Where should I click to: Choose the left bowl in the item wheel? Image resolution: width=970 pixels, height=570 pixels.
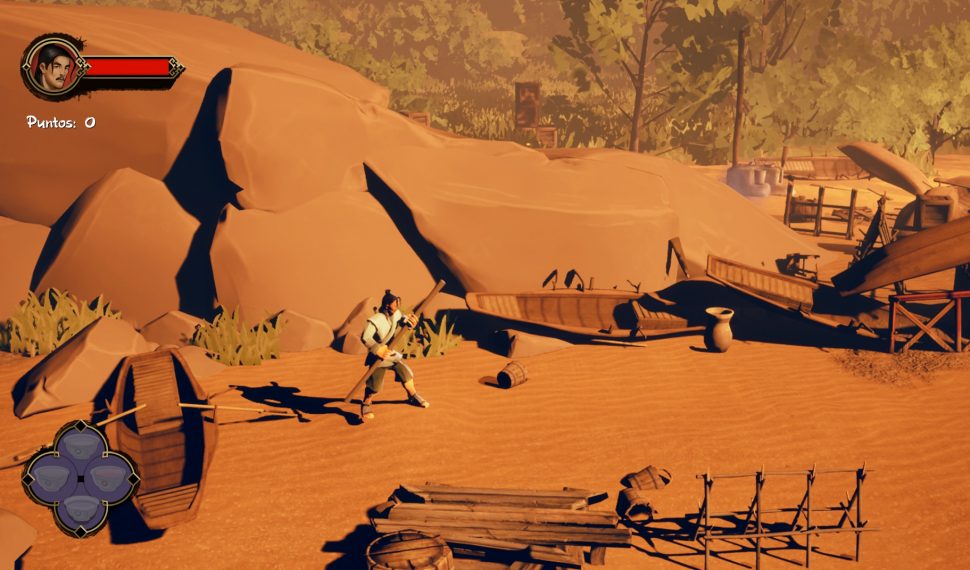(49, 478)
